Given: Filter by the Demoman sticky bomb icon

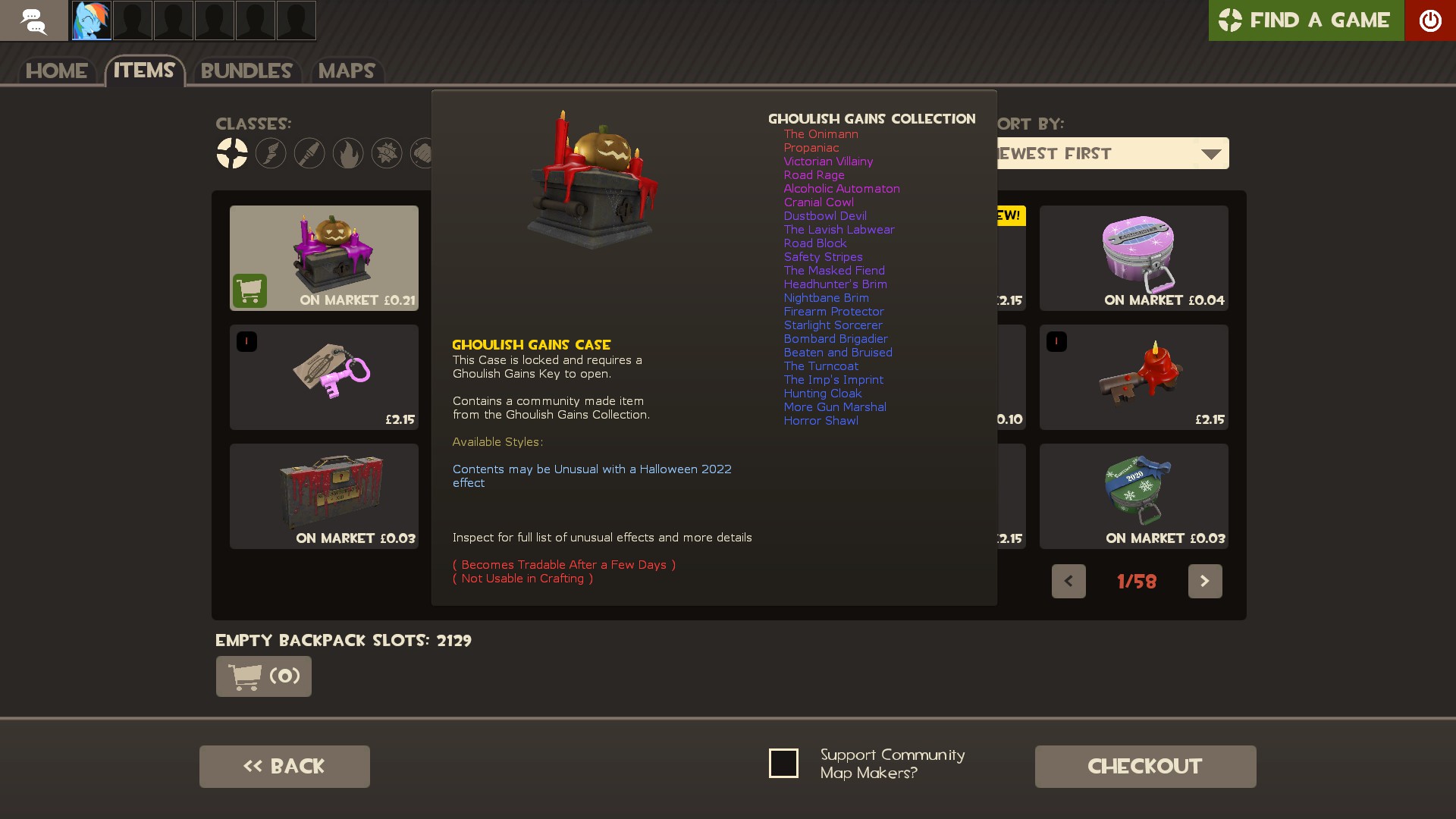Looking at the screenshot, I should pos(387,153).
